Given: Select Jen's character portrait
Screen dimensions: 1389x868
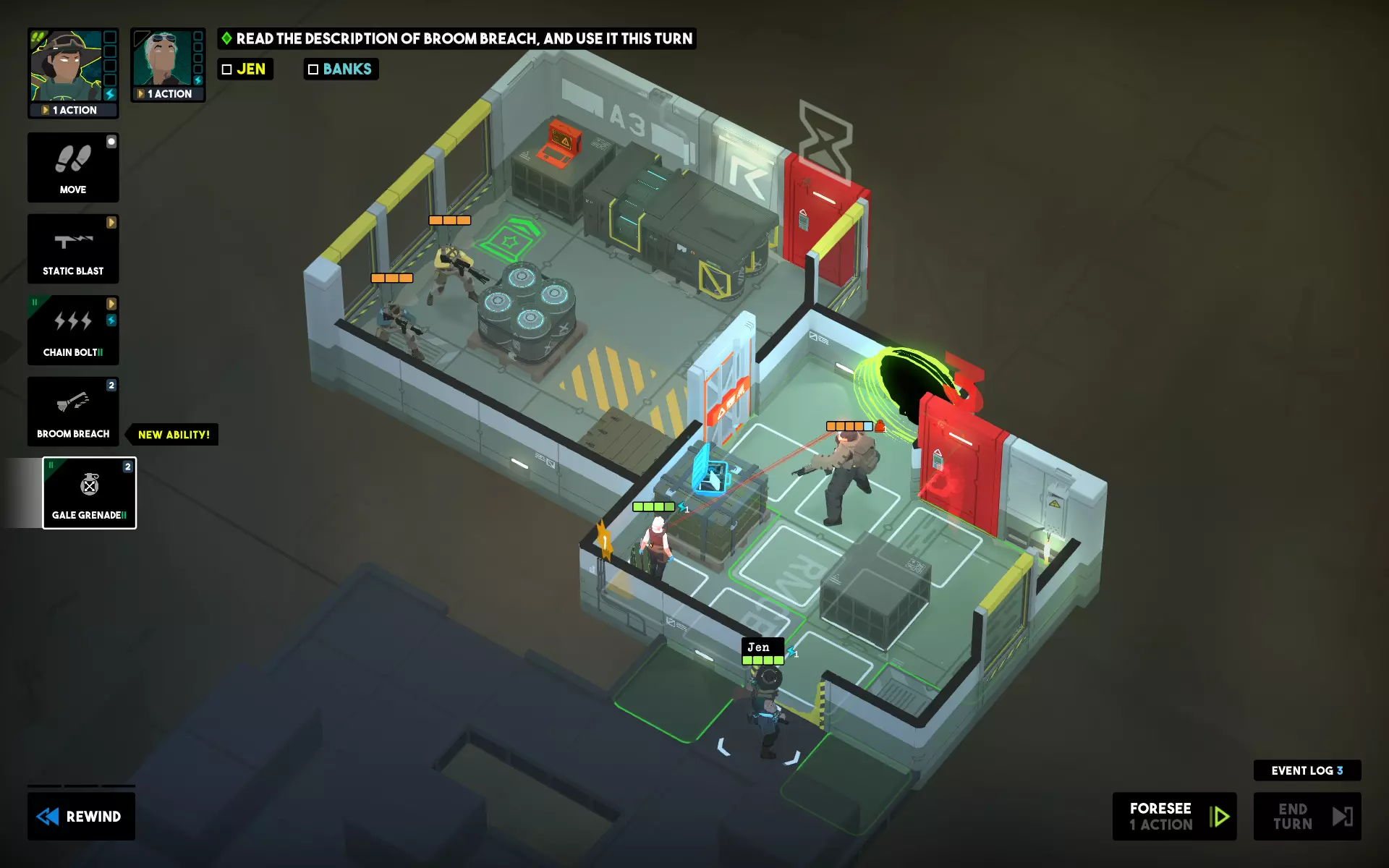Looking at the screenshot, I should point(67,65).
